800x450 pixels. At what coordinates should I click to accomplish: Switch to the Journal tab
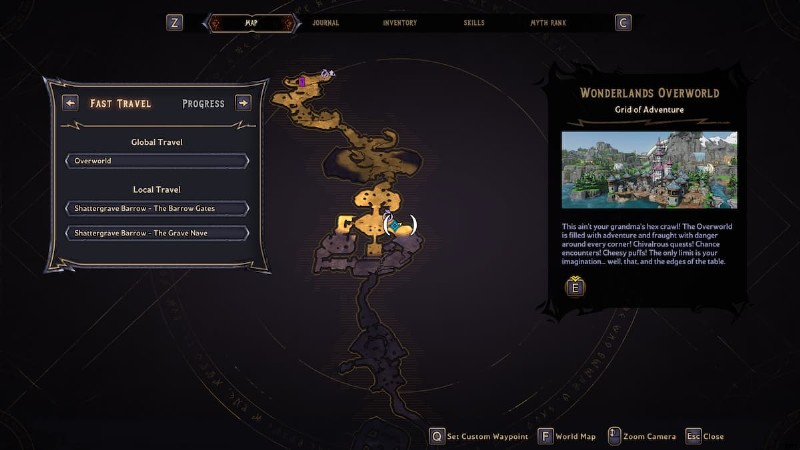click(x=326, y=22)
